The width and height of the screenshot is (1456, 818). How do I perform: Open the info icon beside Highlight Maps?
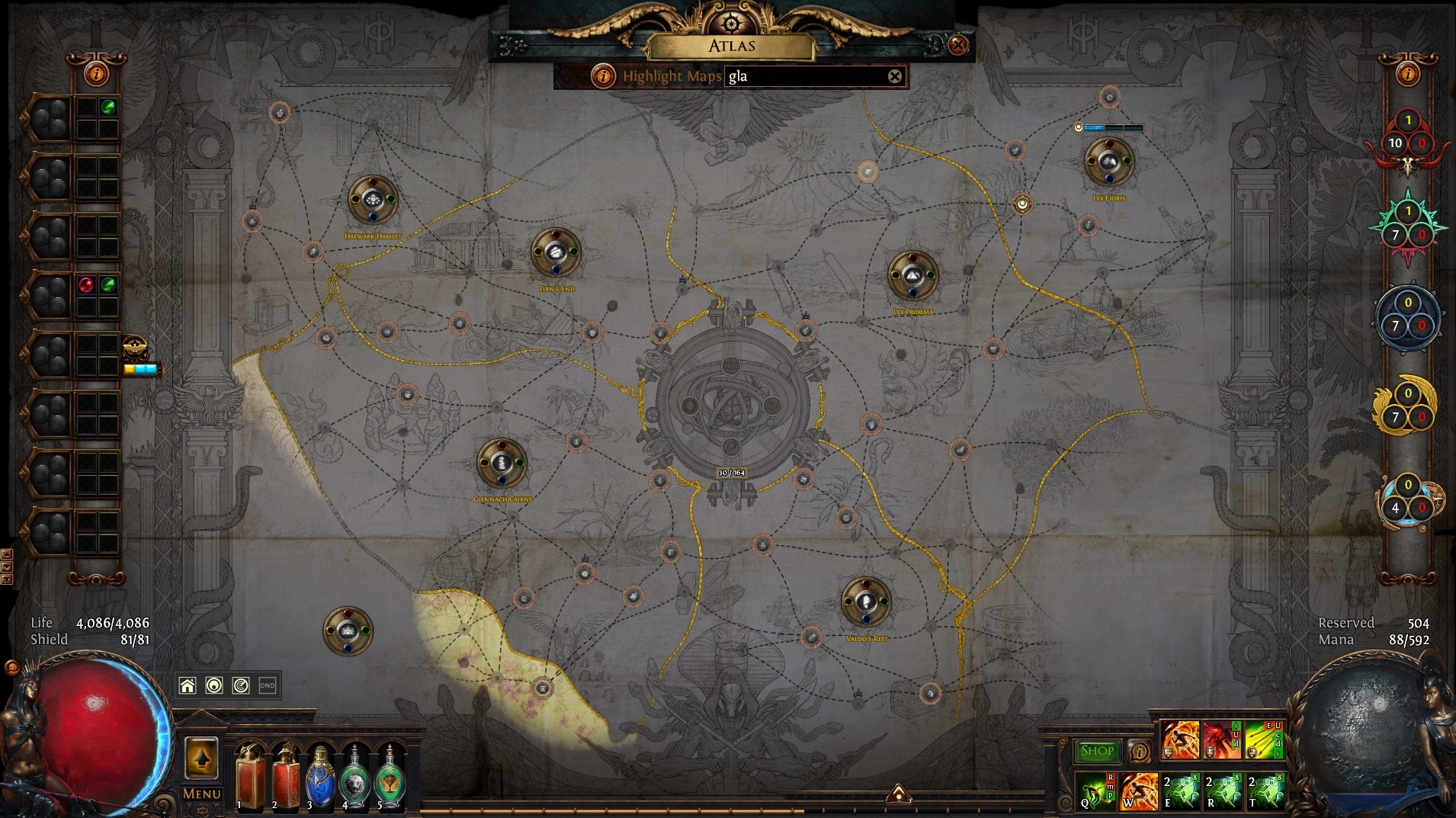[603, 76]
